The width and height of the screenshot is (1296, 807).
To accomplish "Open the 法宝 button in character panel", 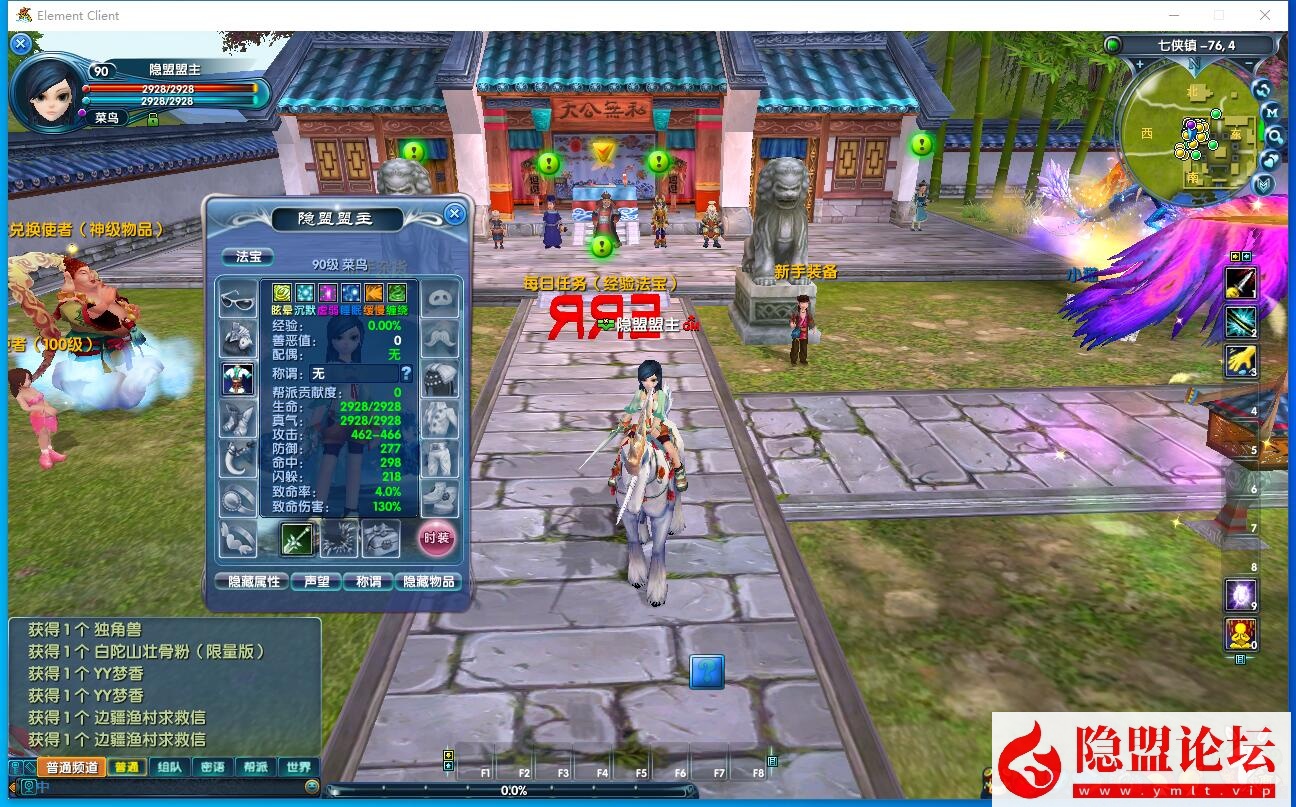I will (247, 257).
